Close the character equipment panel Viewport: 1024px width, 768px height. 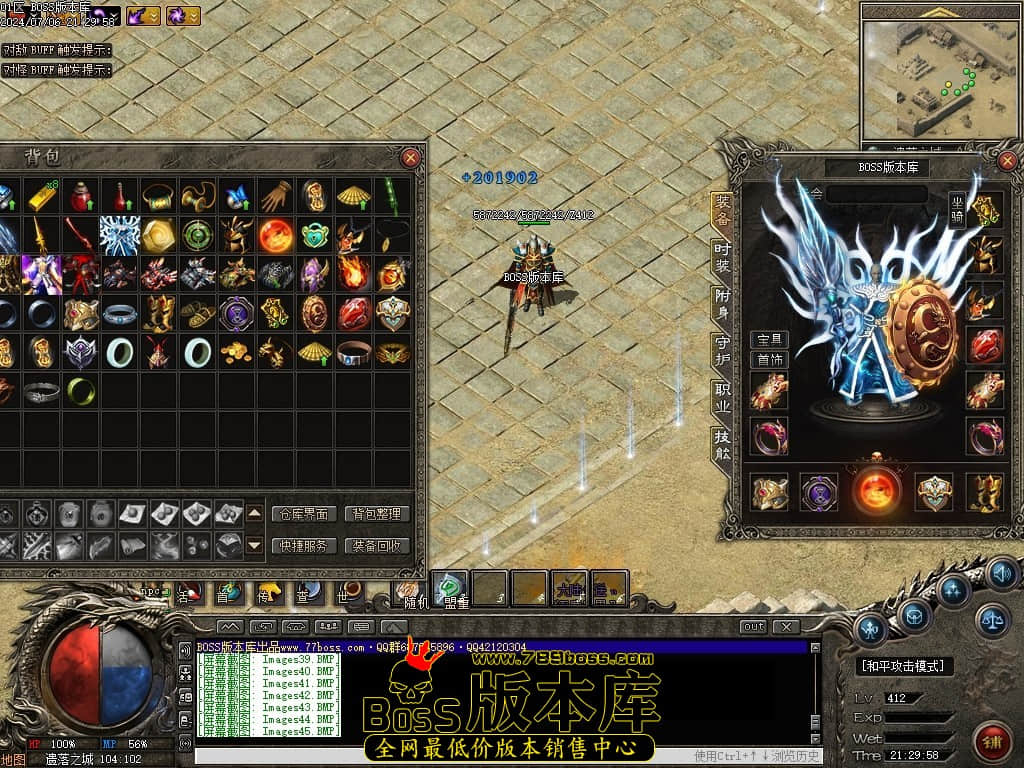[x=1006, y=160]
